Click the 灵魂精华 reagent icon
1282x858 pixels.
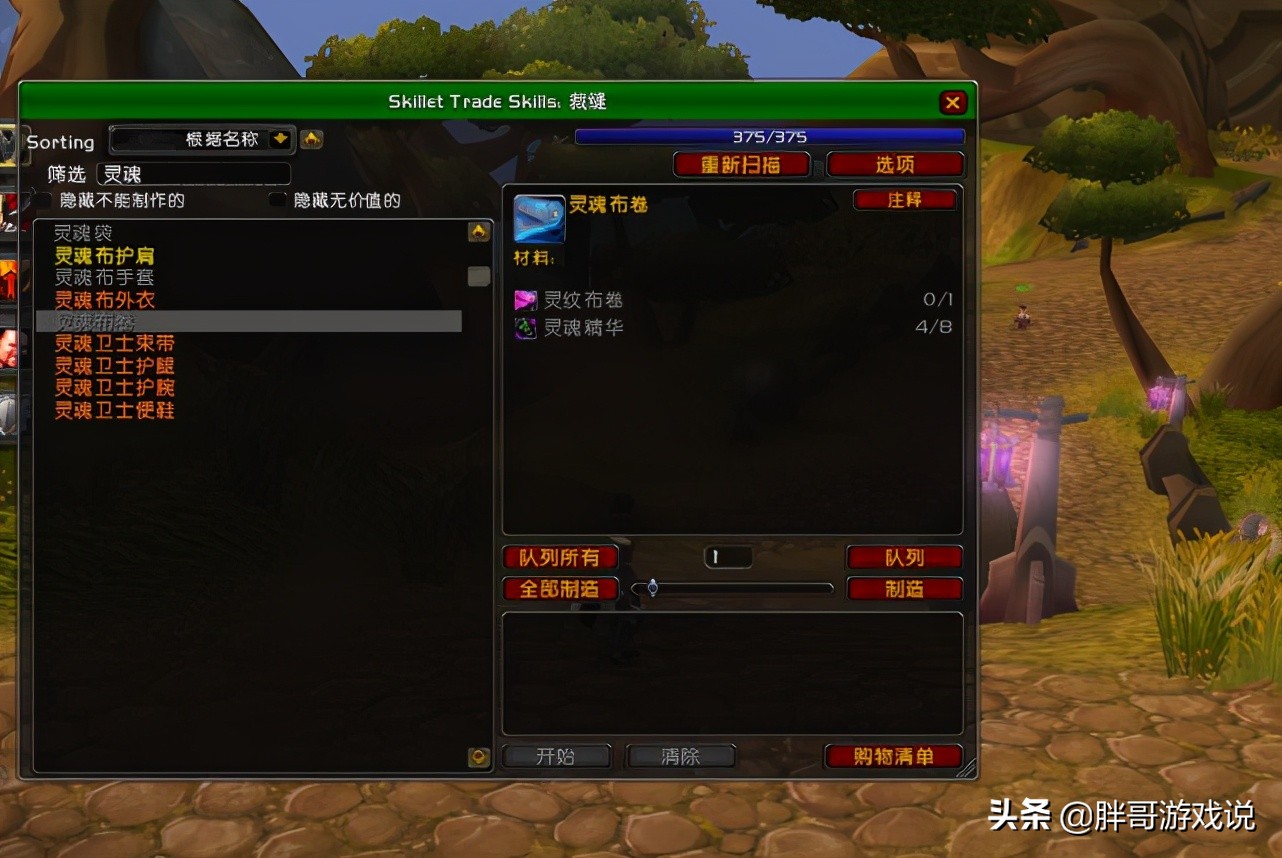(x=524, y=327)
